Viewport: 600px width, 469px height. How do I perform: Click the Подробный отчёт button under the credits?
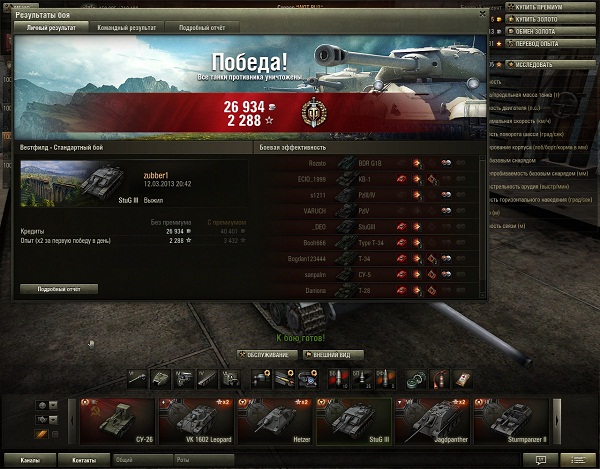click(x=58, y=289)
